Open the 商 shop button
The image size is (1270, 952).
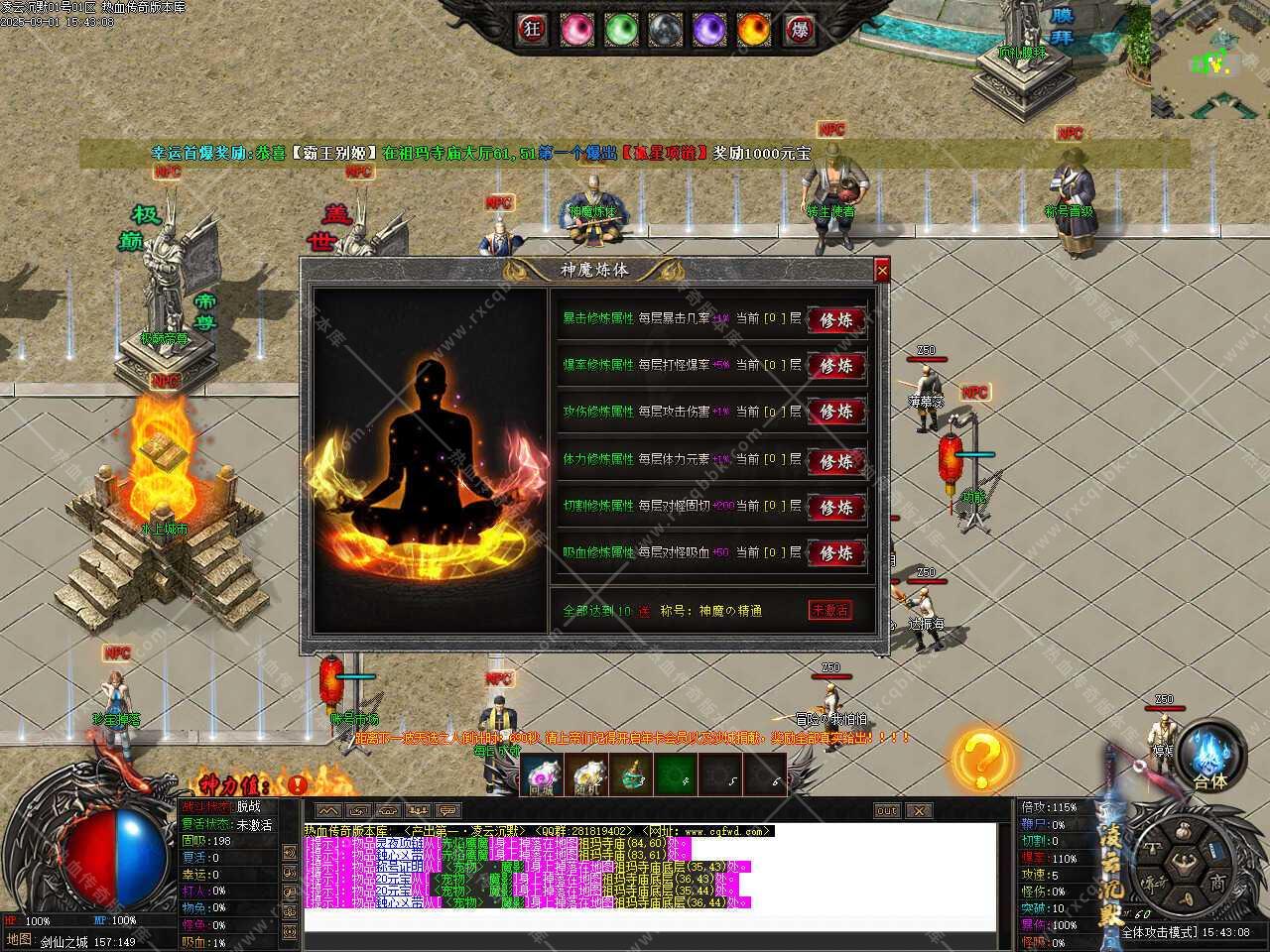[x=1216, y=882]
